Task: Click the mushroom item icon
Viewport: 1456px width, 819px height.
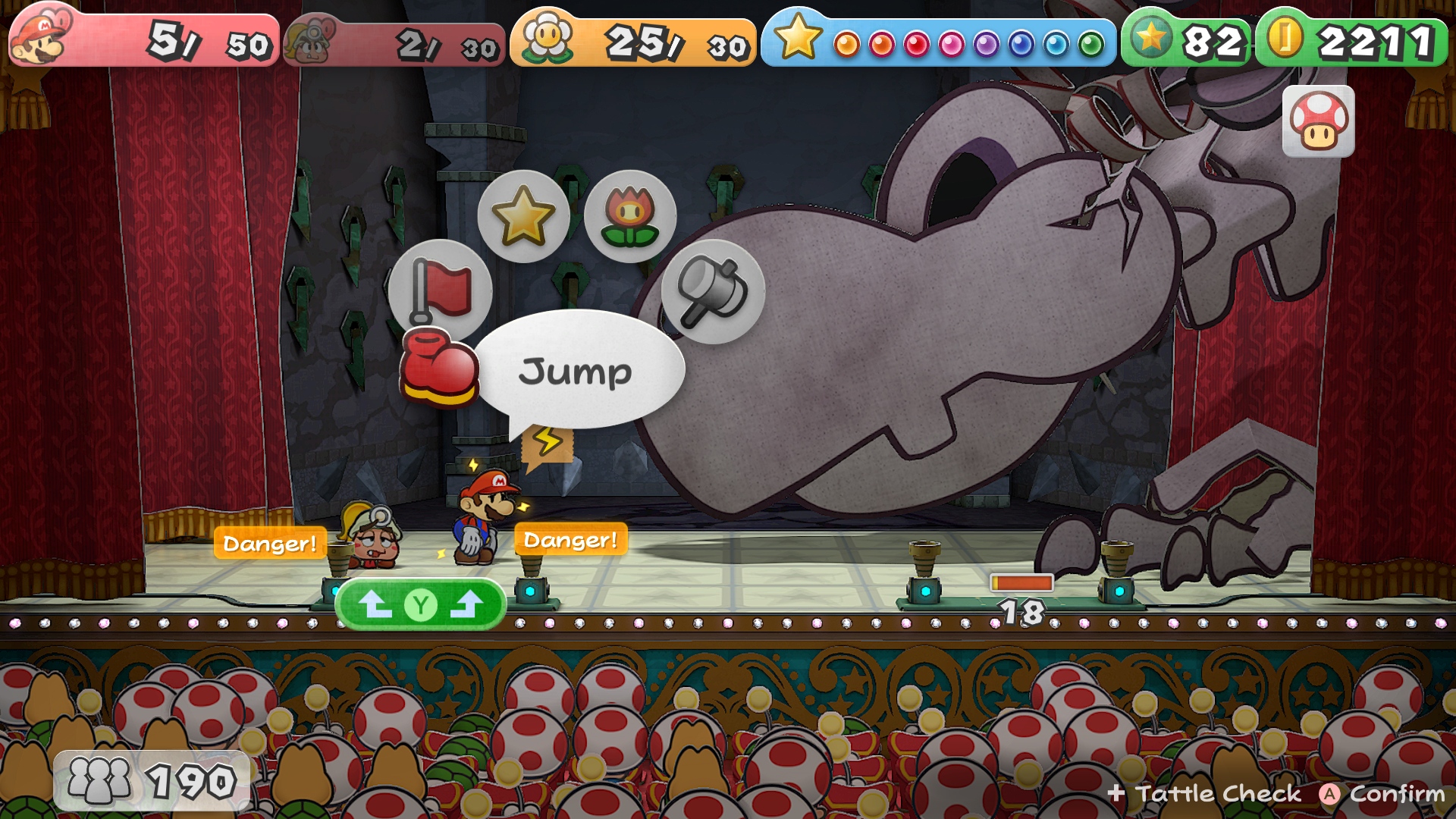Action: coord(1318,121)
